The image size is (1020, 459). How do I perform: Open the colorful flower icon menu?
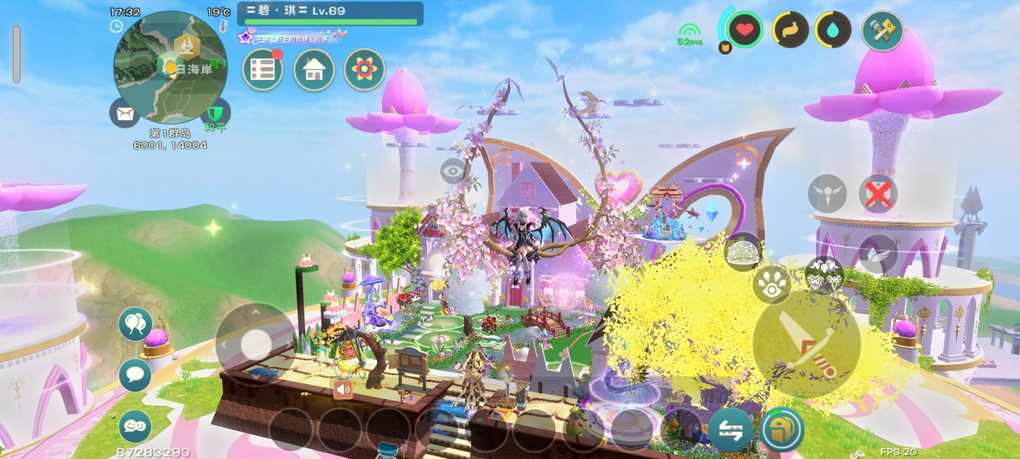(365, 70)
